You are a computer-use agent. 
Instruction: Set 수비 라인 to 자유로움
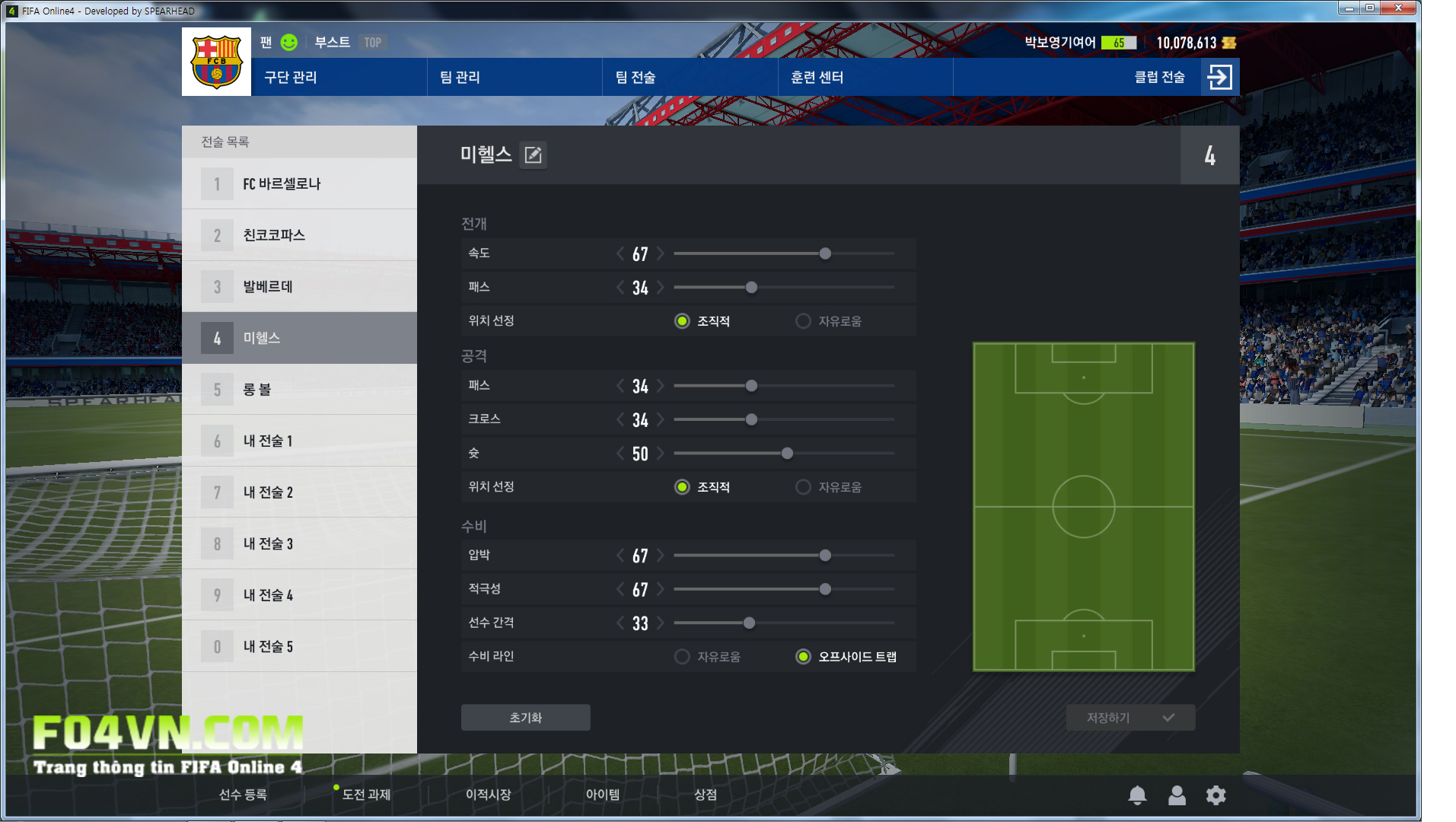tap(682, 657)
